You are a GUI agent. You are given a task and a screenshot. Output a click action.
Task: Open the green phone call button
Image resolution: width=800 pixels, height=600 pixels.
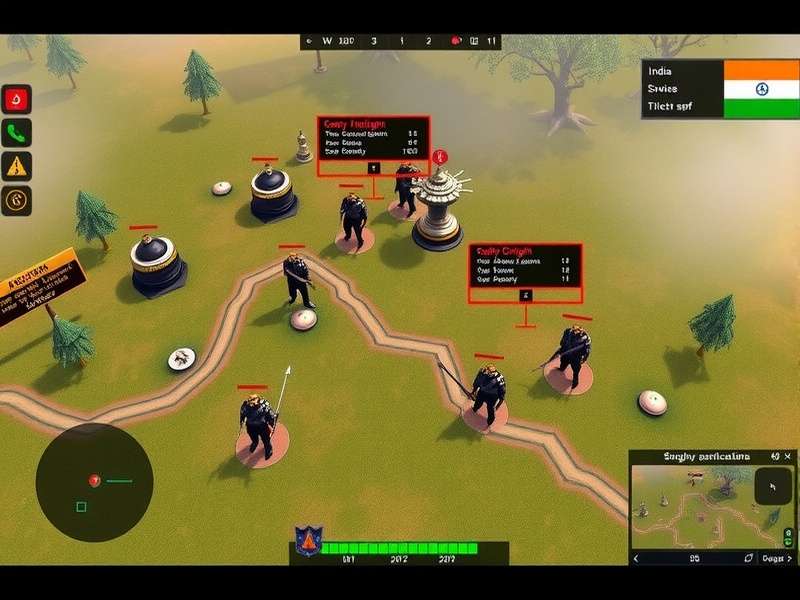coord(17,133)
